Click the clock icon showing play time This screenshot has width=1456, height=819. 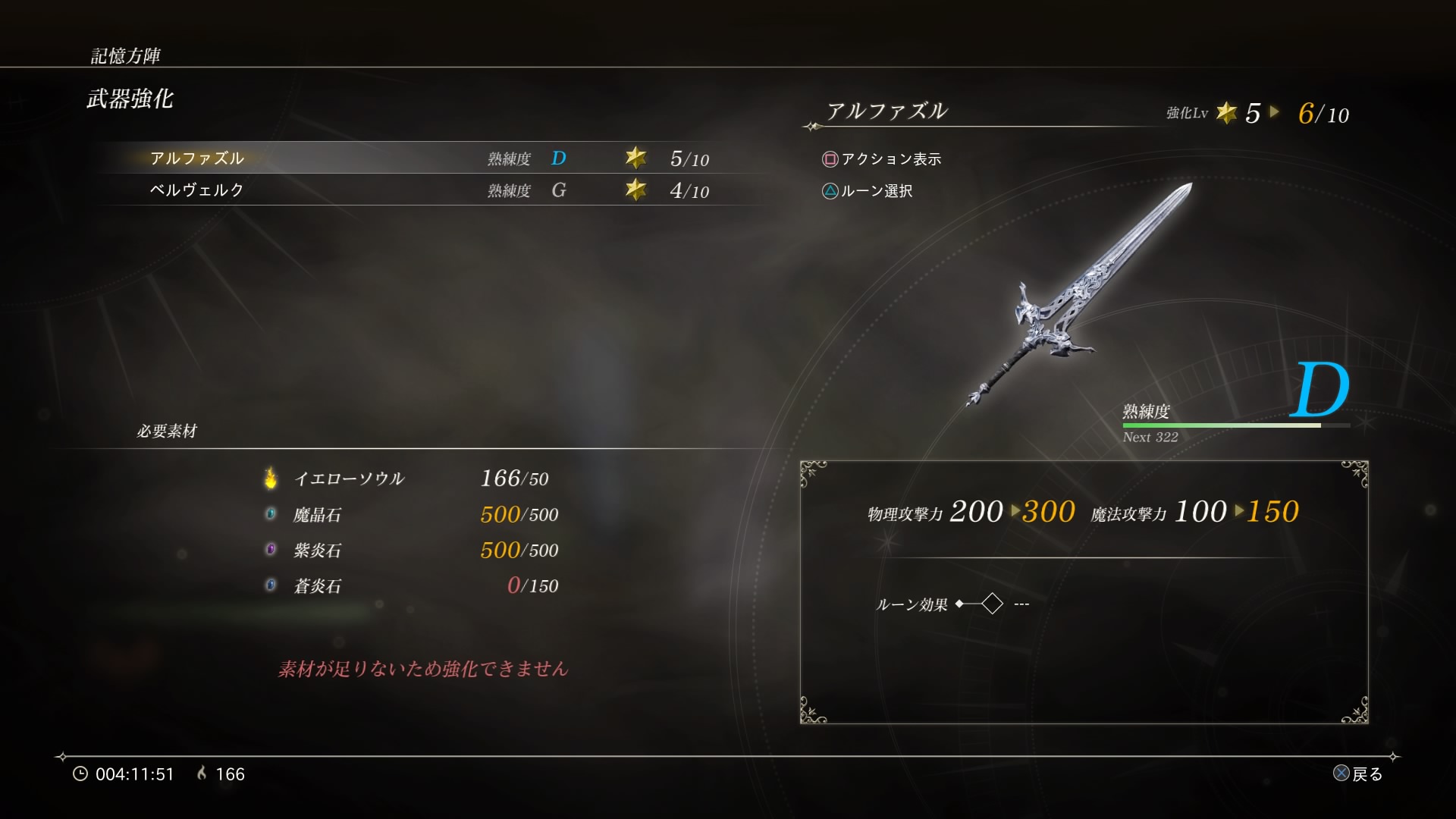[80, 774]
